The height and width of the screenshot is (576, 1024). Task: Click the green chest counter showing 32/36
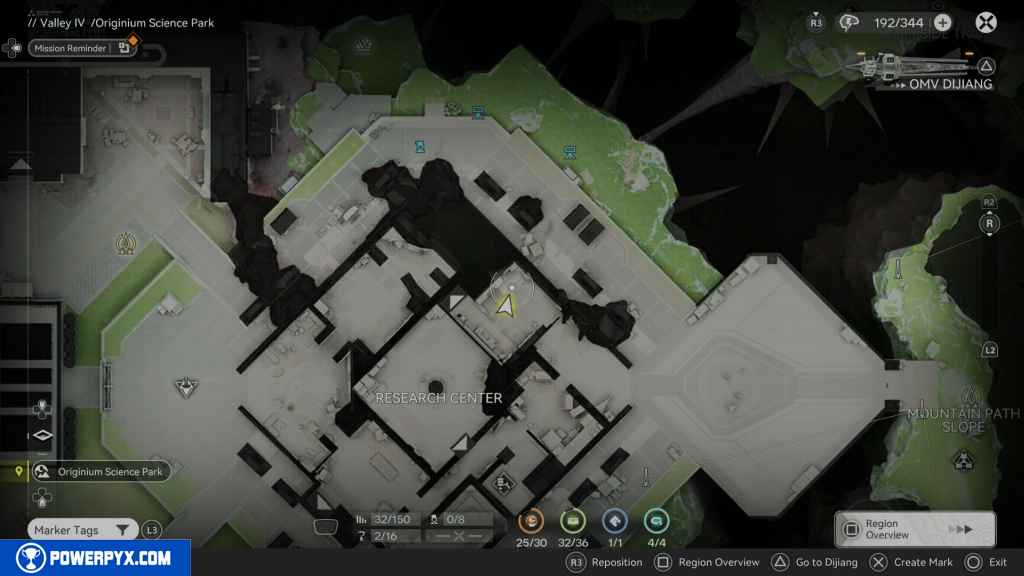click(572, 520)
